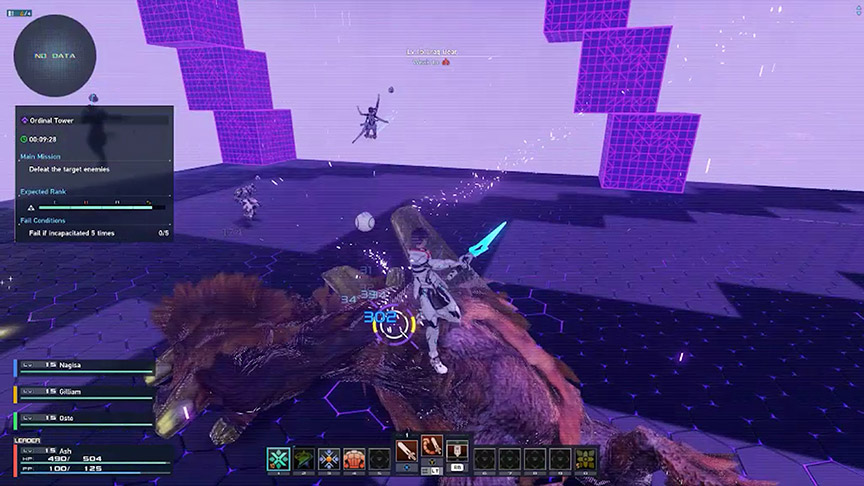Screen dimensions: 864x486
Task: Select party member Oste
Action: [x=85, y=417]
